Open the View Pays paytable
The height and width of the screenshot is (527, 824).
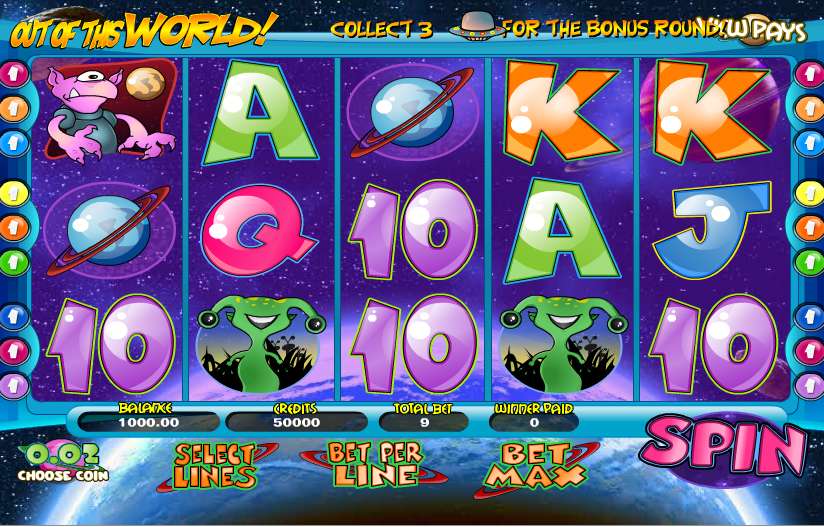pyautogui.click(x=768, y=30)
